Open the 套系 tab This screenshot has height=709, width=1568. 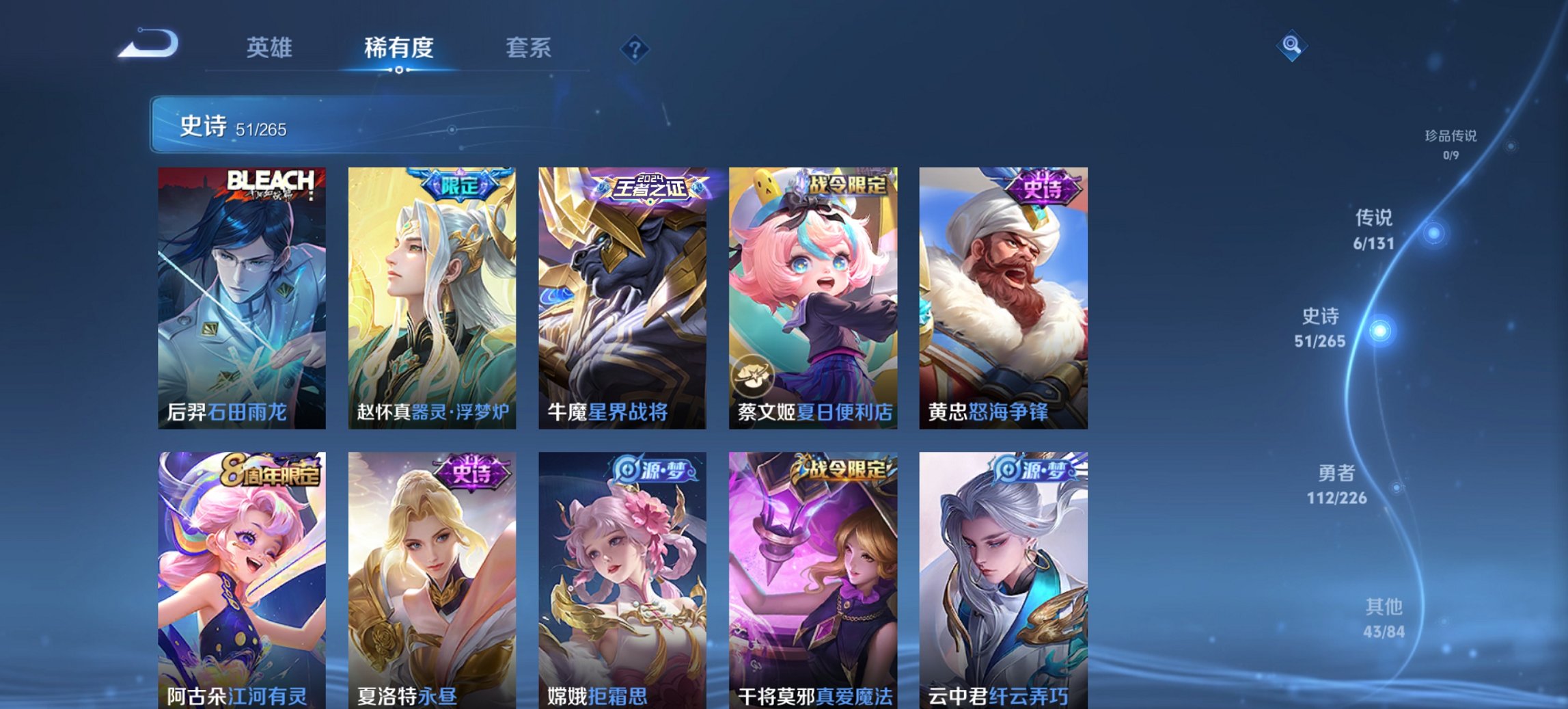click(x=529, y=48)
